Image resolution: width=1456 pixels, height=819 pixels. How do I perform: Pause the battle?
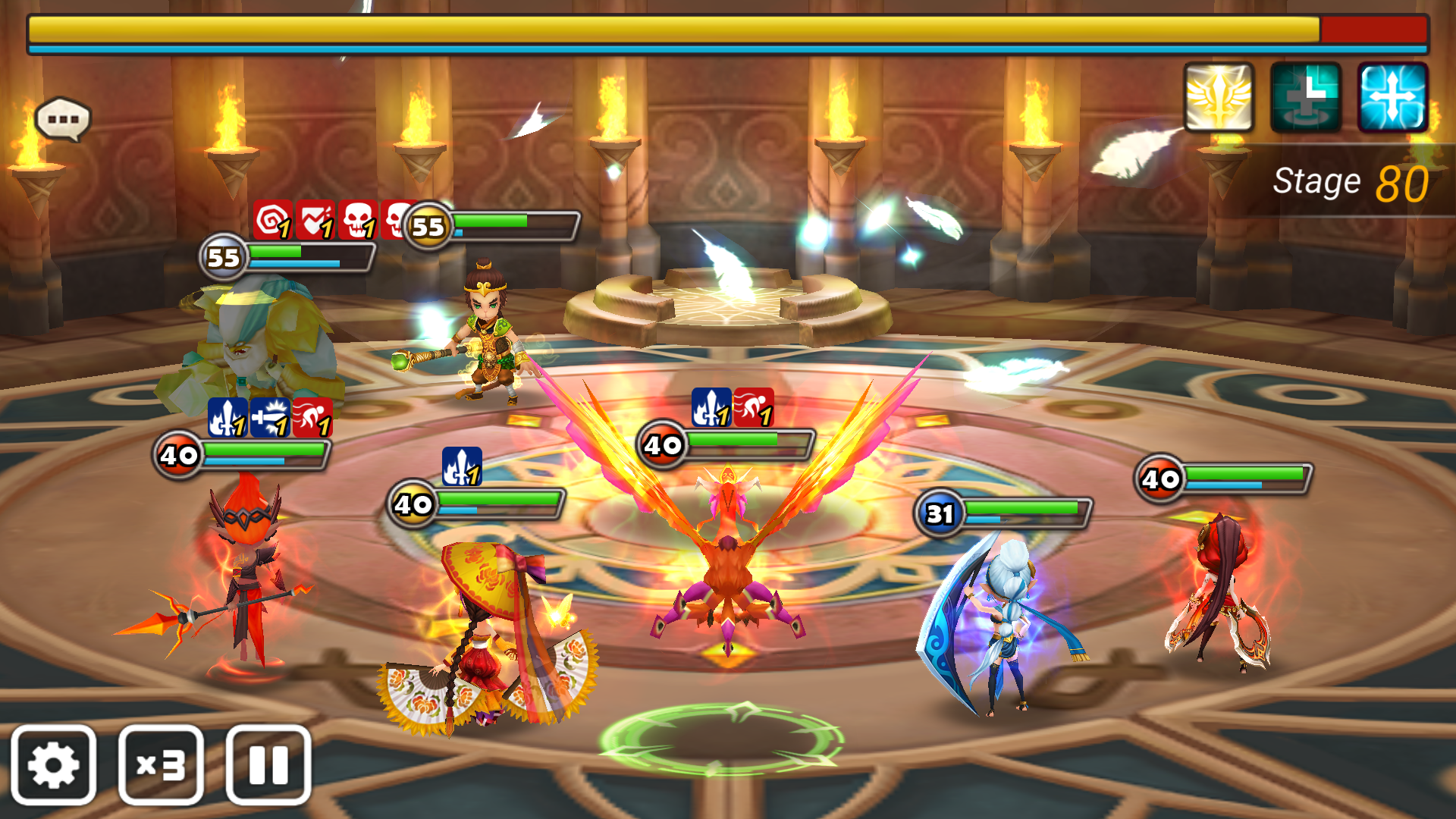click(x=268, y=764)
